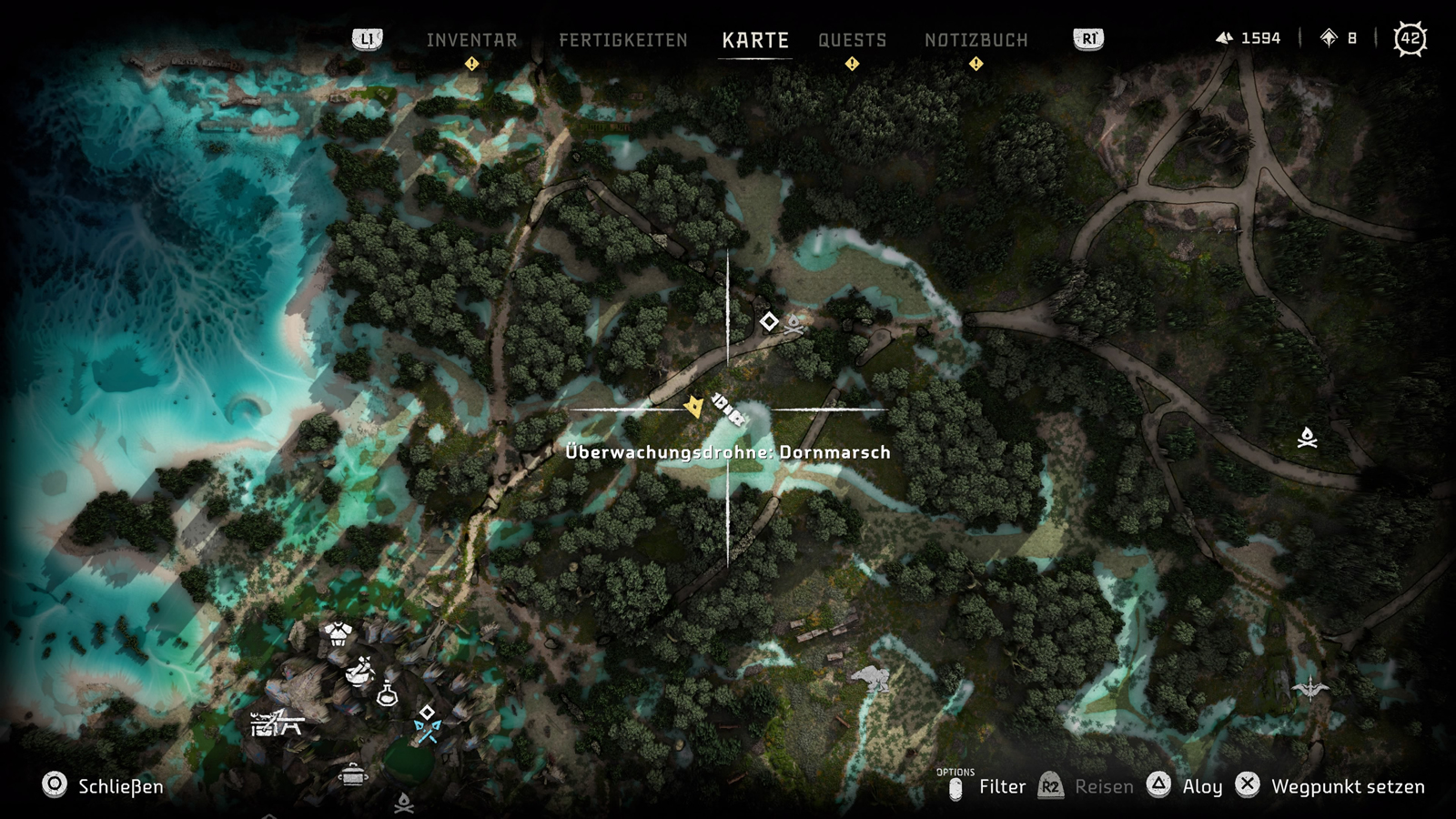
Task: Select the quadruped machine site icon
Action: (871, 678)
